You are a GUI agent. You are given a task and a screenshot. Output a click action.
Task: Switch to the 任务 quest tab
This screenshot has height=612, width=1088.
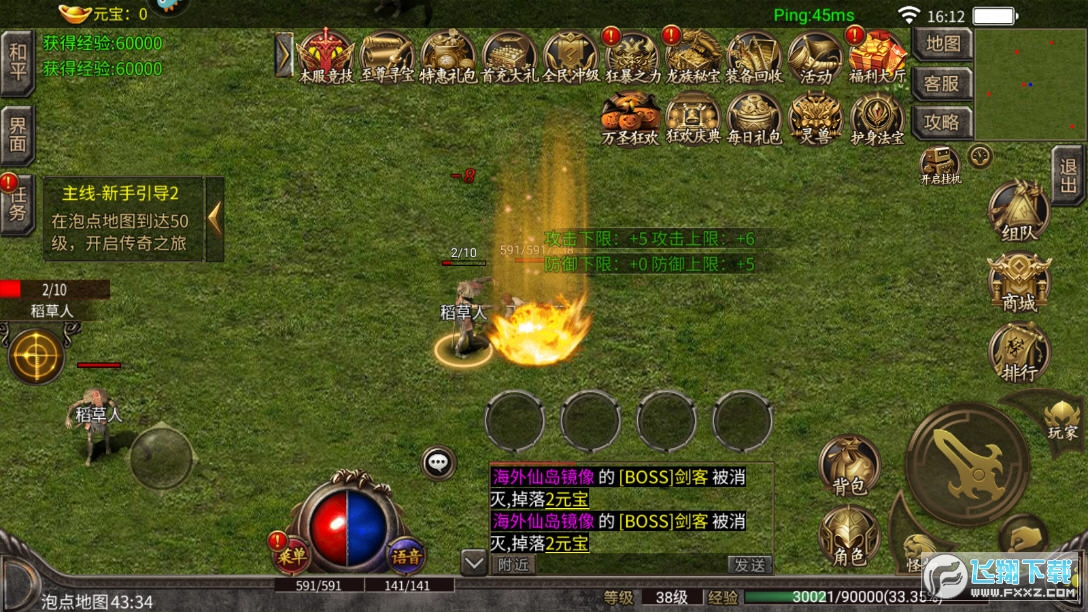[x=17, y=205]
